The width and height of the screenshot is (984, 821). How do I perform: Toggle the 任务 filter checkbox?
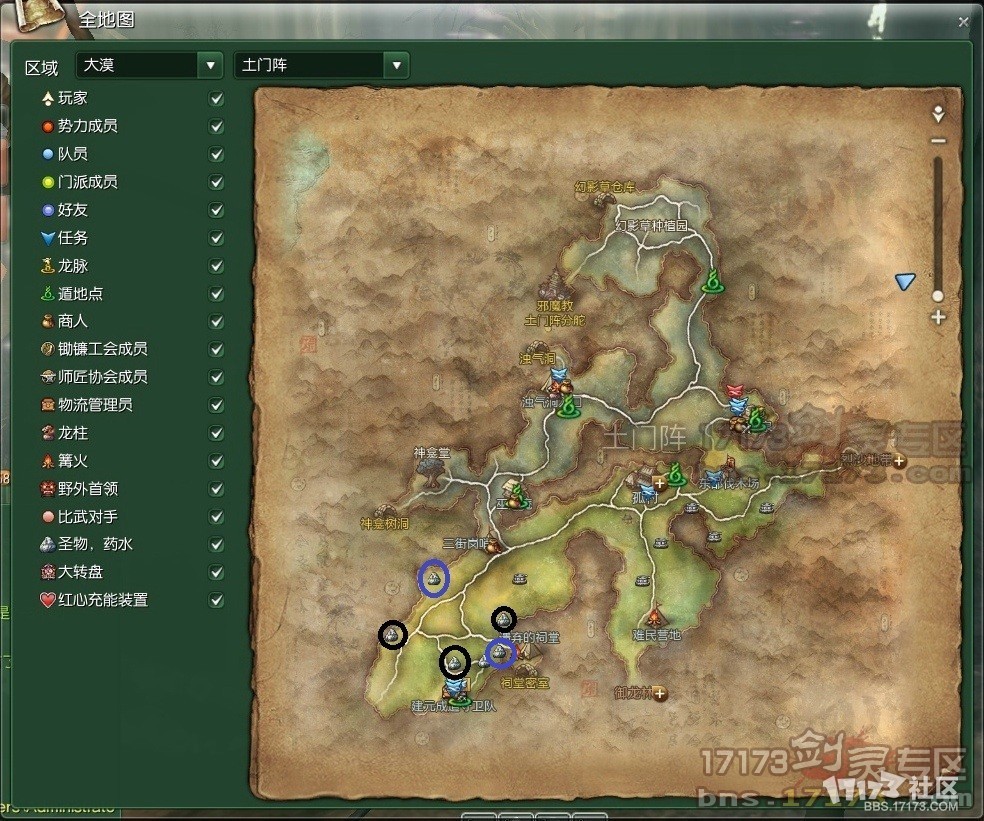pyautogui.click(x=216, y=239)
